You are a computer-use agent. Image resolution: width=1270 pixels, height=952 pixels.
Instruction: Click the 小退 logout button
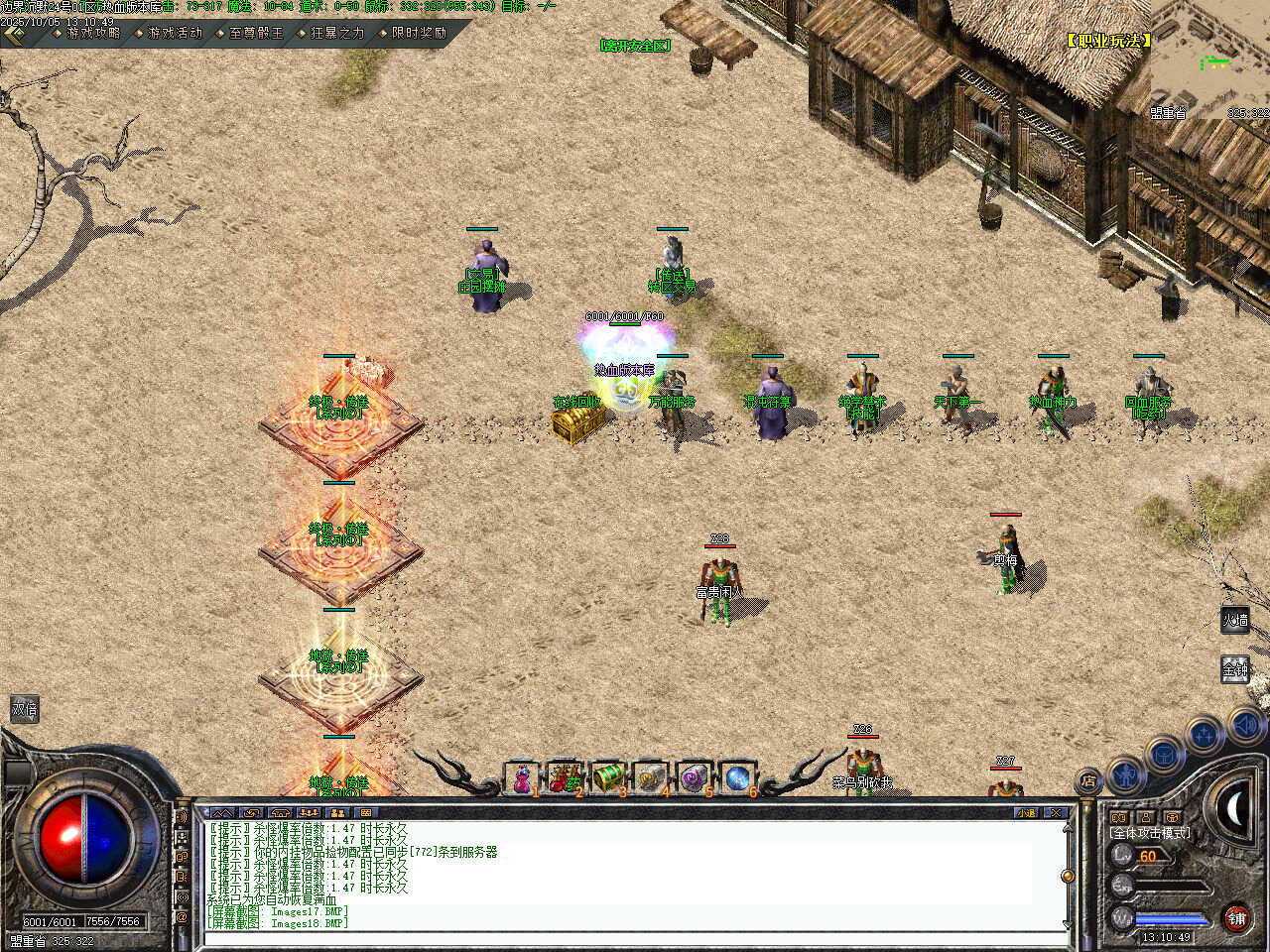click(x=1027, y=812)
